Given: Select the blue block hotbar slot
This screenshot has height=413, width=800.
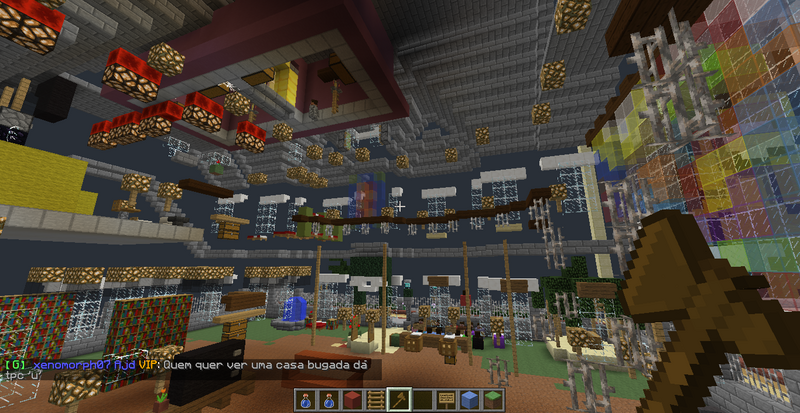Looking at the screenshot, I should coord(469,400).
